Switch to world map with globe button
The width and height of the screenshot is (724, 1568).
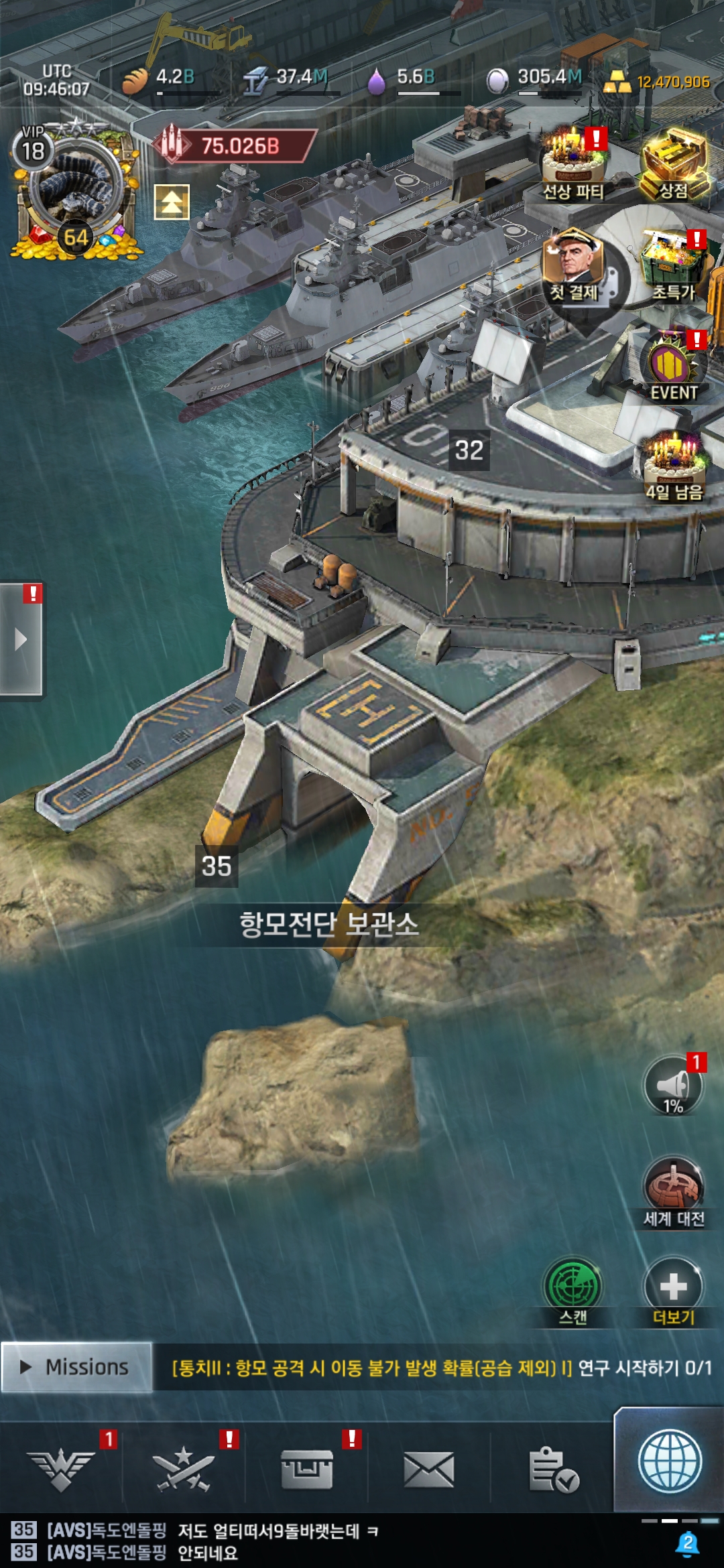click(669, 1461)
